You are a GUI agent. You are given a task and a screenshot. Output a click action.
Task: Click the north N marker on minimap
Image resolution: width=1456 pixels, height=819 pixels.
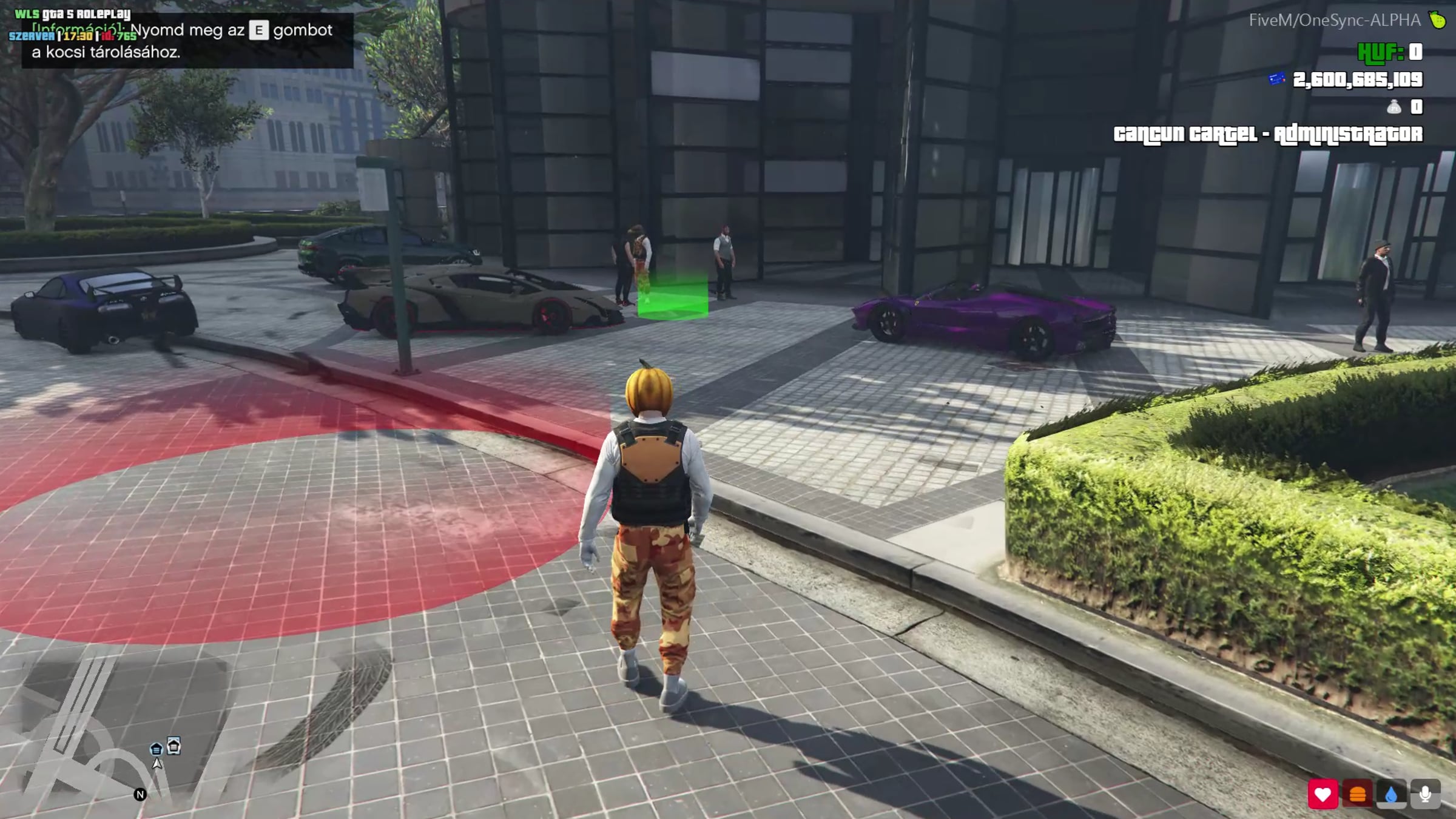140,794
